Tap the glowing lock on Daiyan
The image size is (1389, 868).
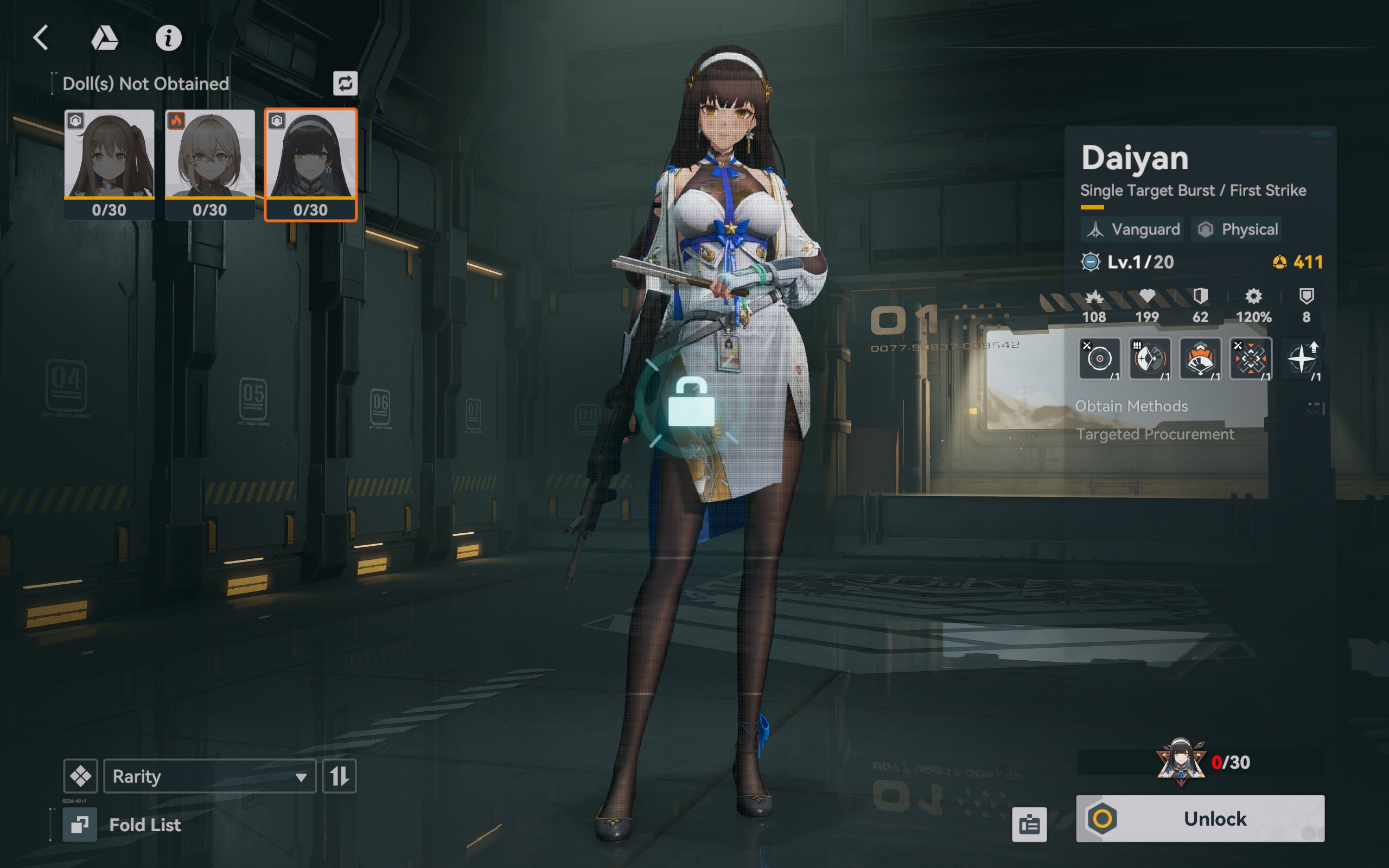coord(691,403)
